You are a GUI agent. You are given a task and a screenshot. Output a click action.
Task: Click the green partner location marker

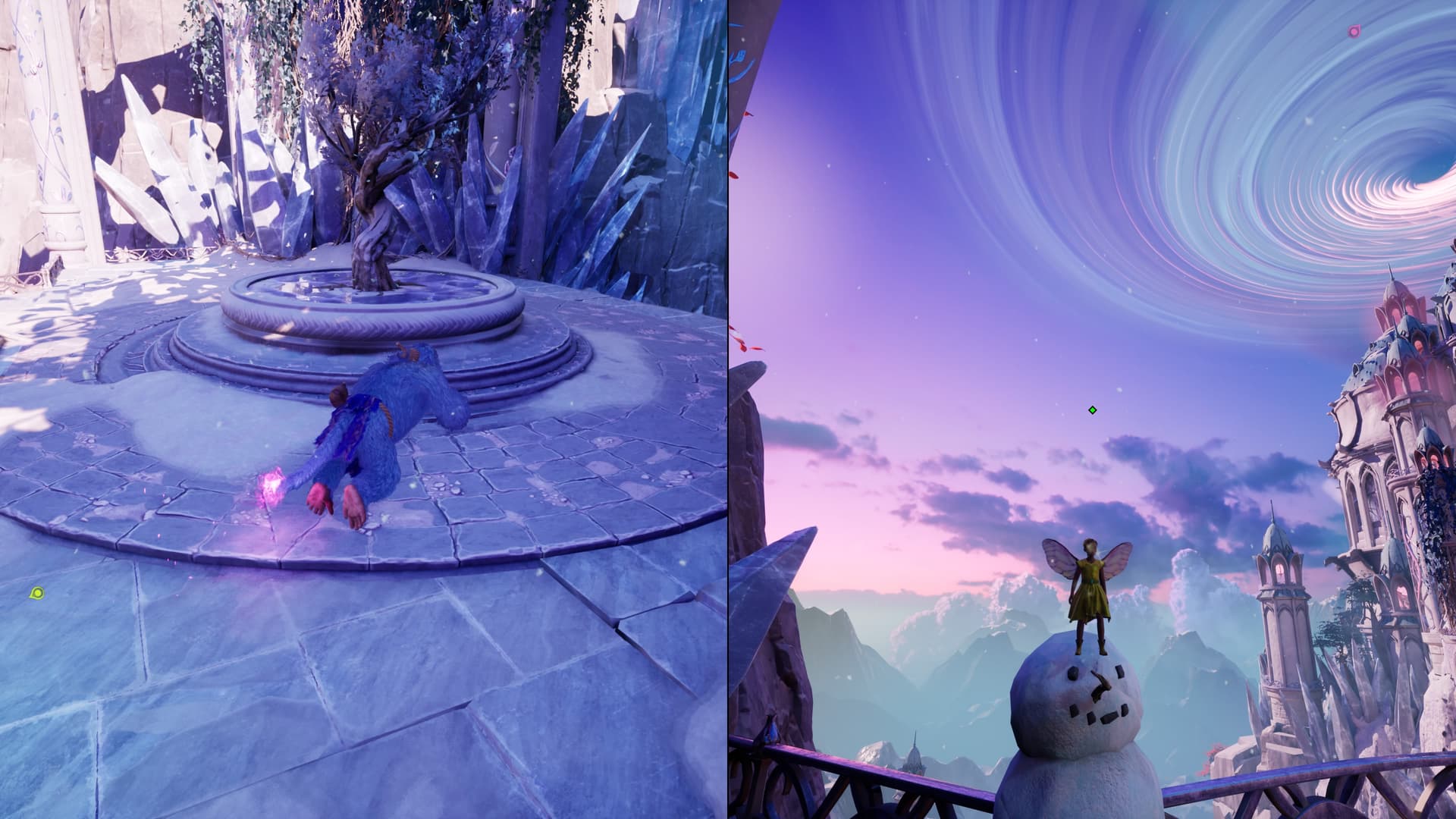[36, 592]
